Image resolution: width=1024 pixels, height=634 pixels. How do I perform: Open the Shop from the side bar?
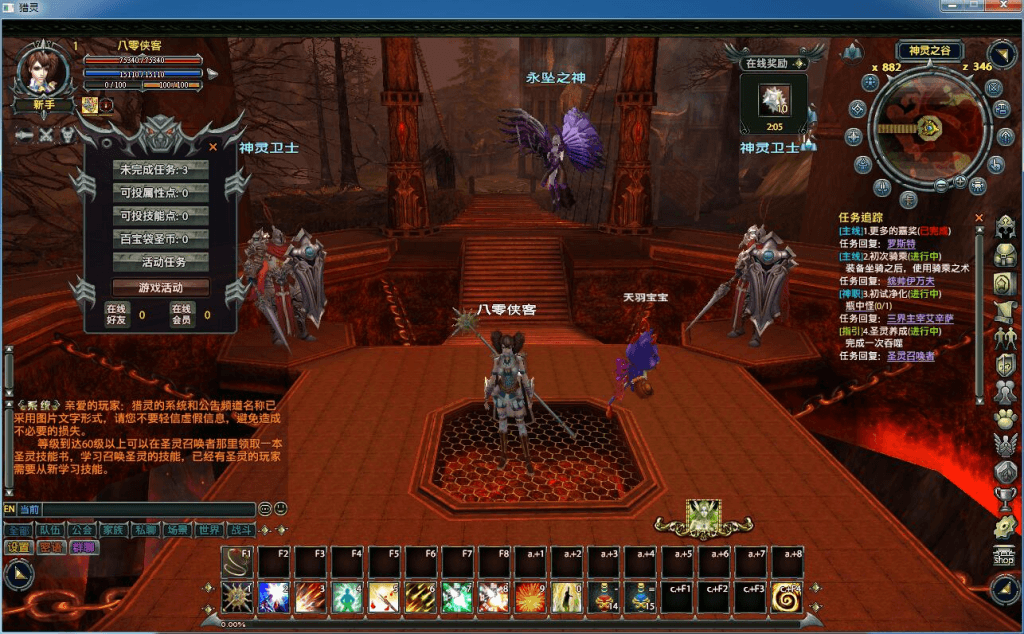coord(1003,557)
